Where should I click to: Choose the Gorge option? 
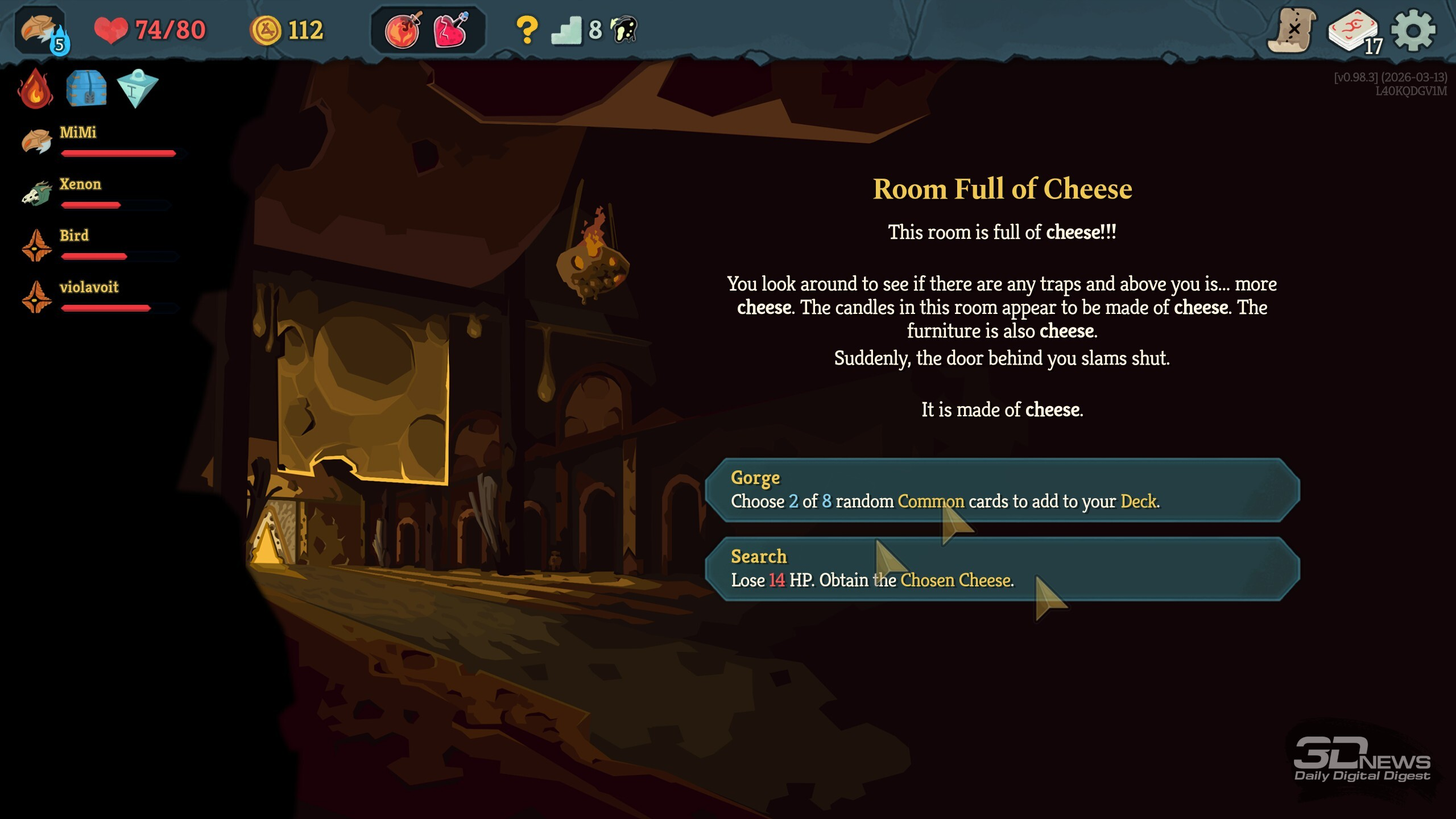[x=1001, y=490]
